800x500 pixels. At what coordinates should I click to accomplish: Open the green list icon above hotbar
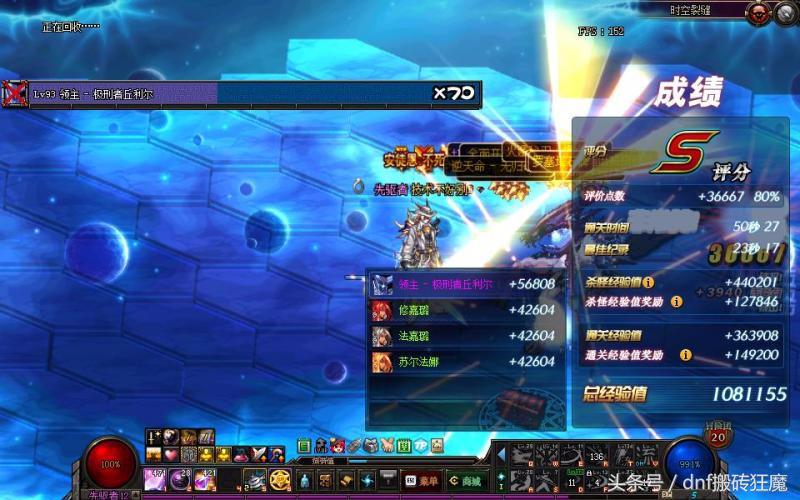(304, 446)
